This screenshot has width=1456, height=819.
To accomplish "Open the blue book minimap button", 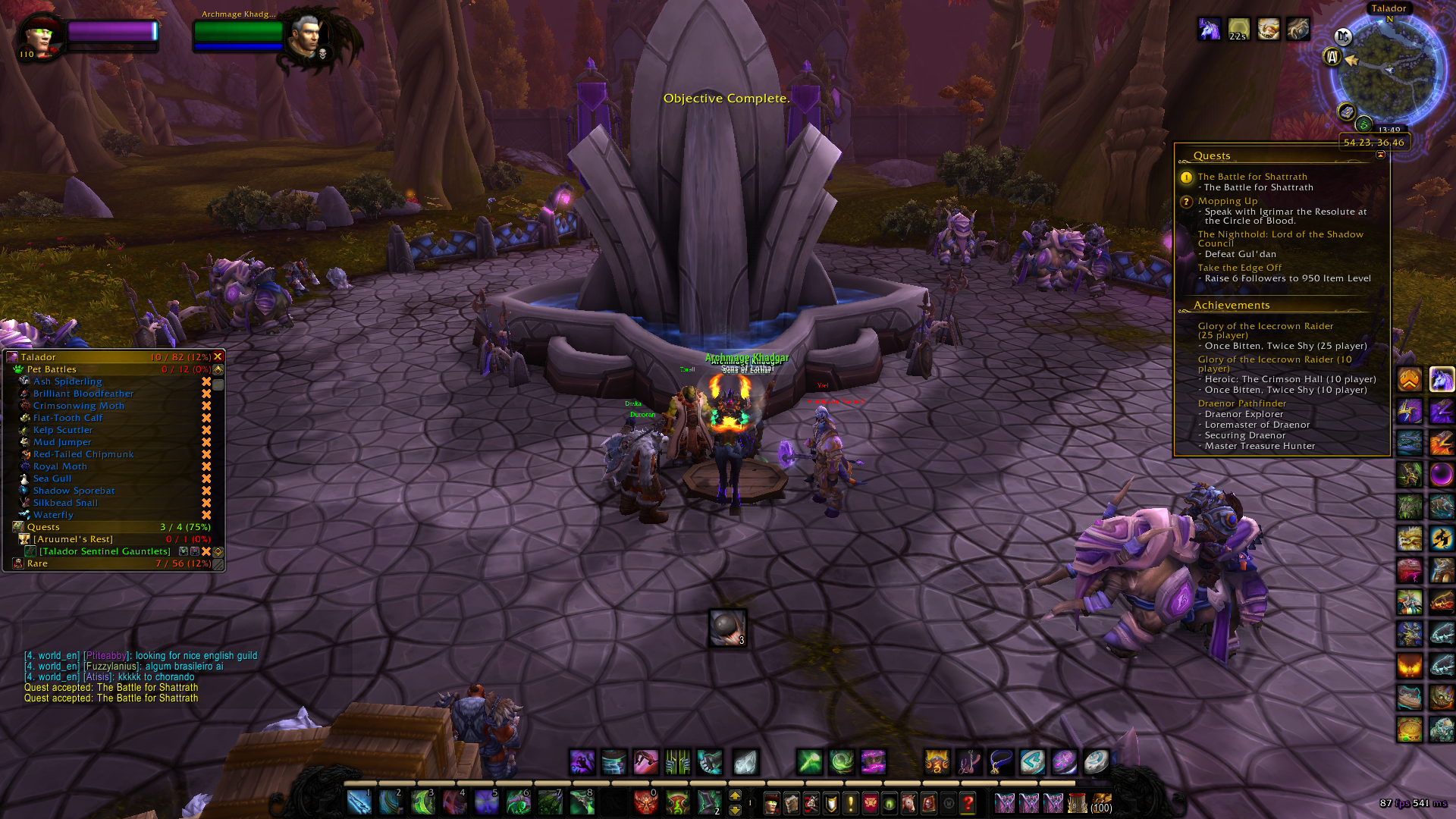I will point(1346,112).
